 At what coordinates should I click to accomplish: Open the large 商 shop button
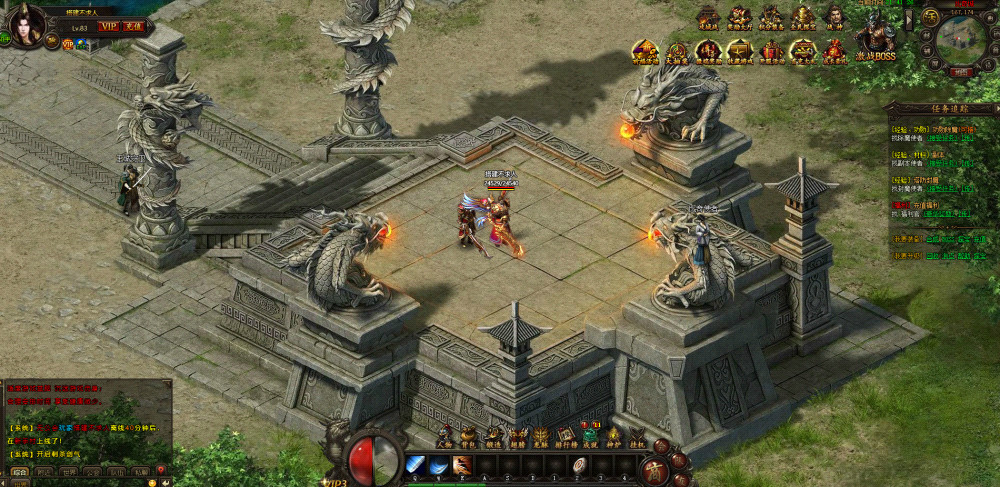coord(656,468)
